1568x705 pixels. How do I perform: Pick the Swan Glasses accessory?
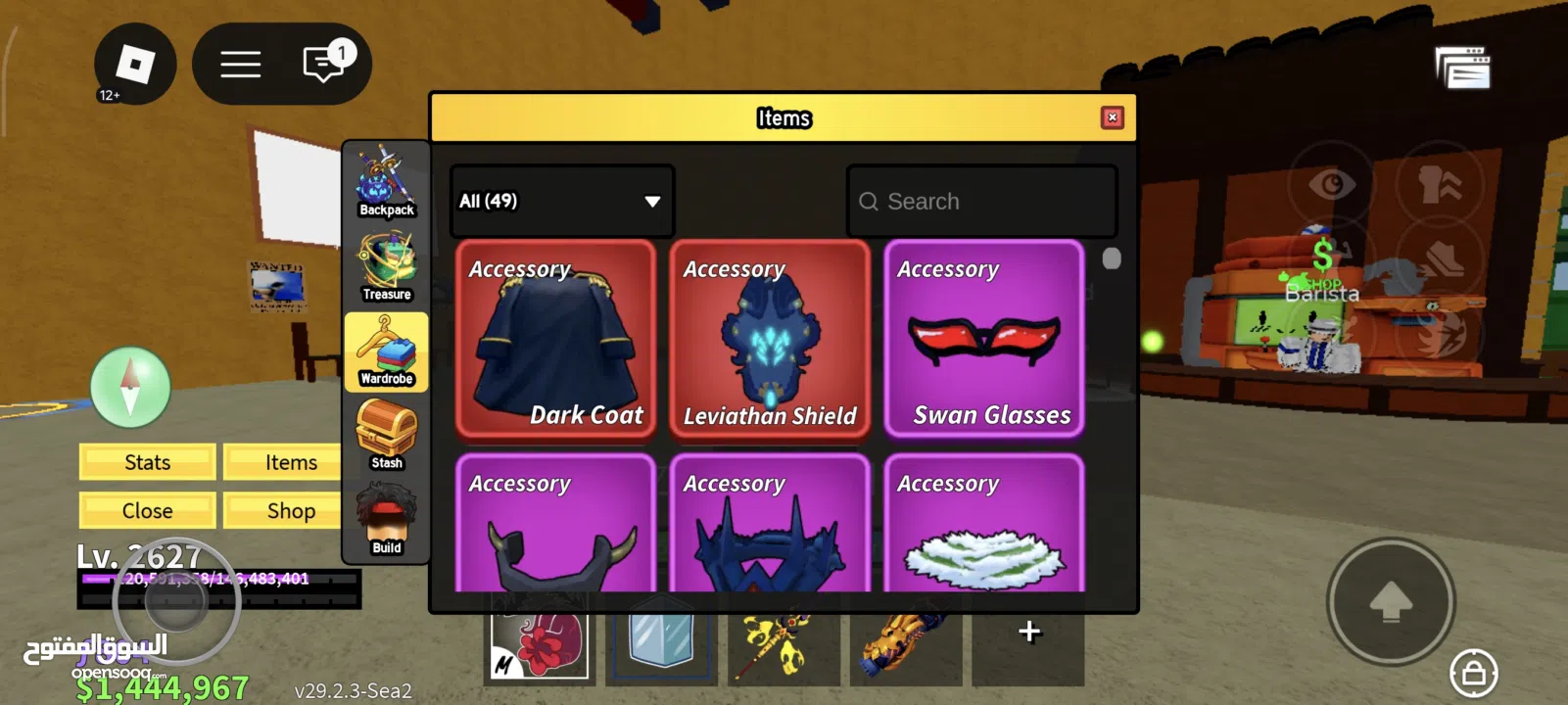tap(983, 338)
